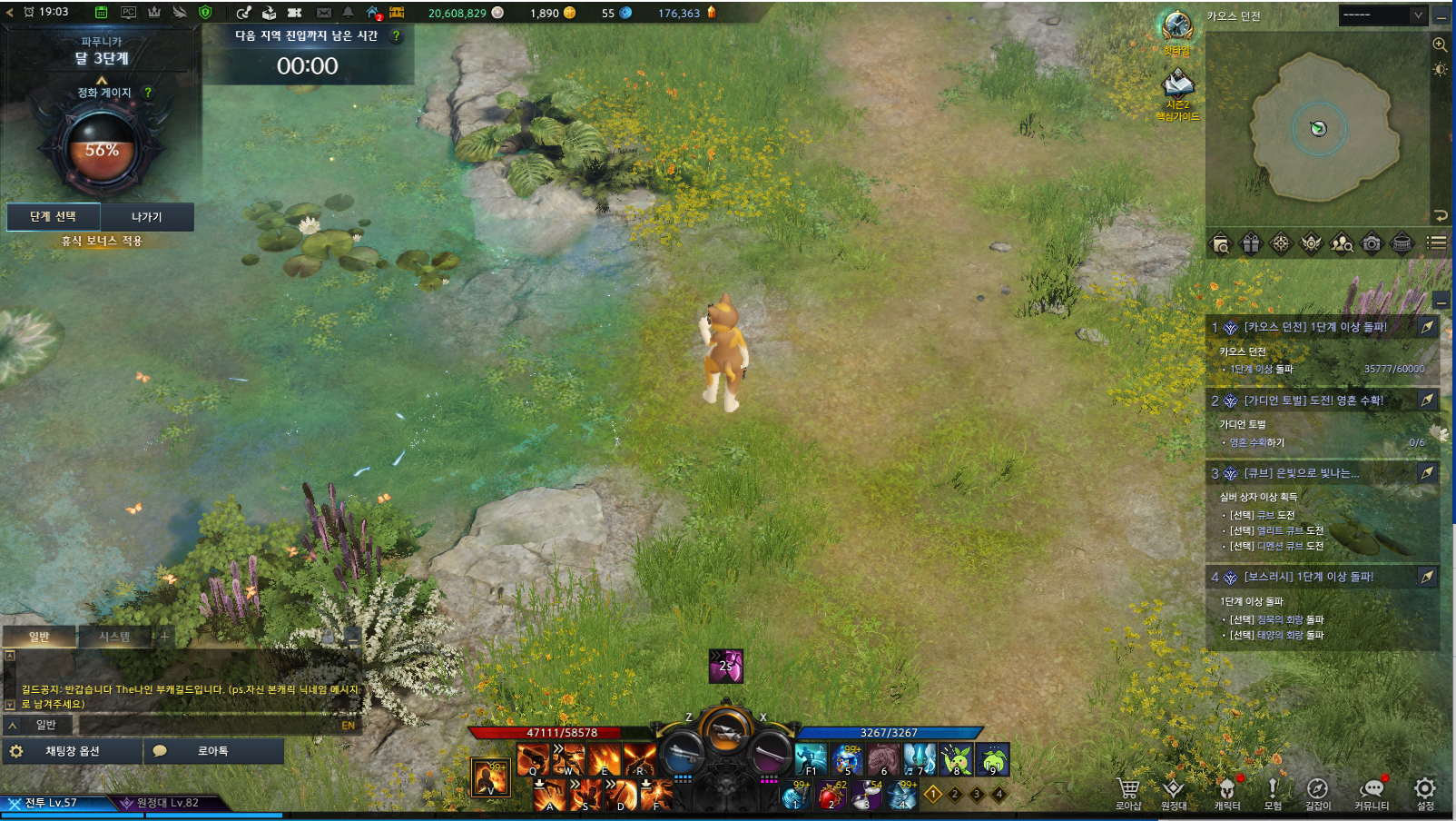The width and height of the screenshot is (1456, 821).
Task: Click the minimap zoom magnifier button
Action: [1440, 45]
